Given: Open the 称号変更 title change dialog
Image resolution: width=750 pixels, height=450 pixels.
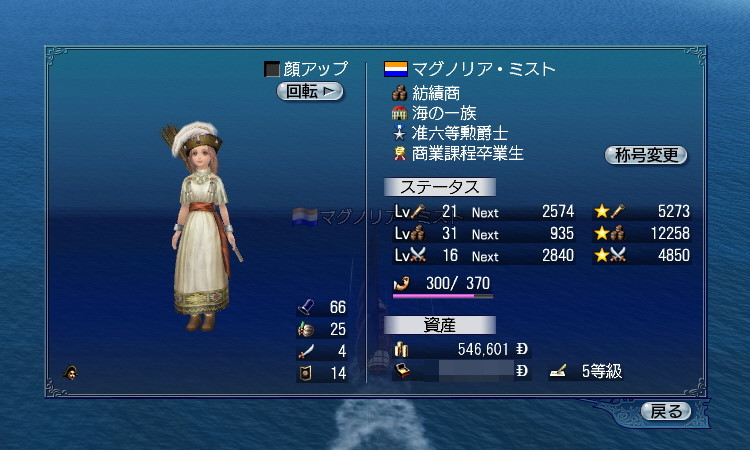Looking at the screenshot, I should click(646, 155).
